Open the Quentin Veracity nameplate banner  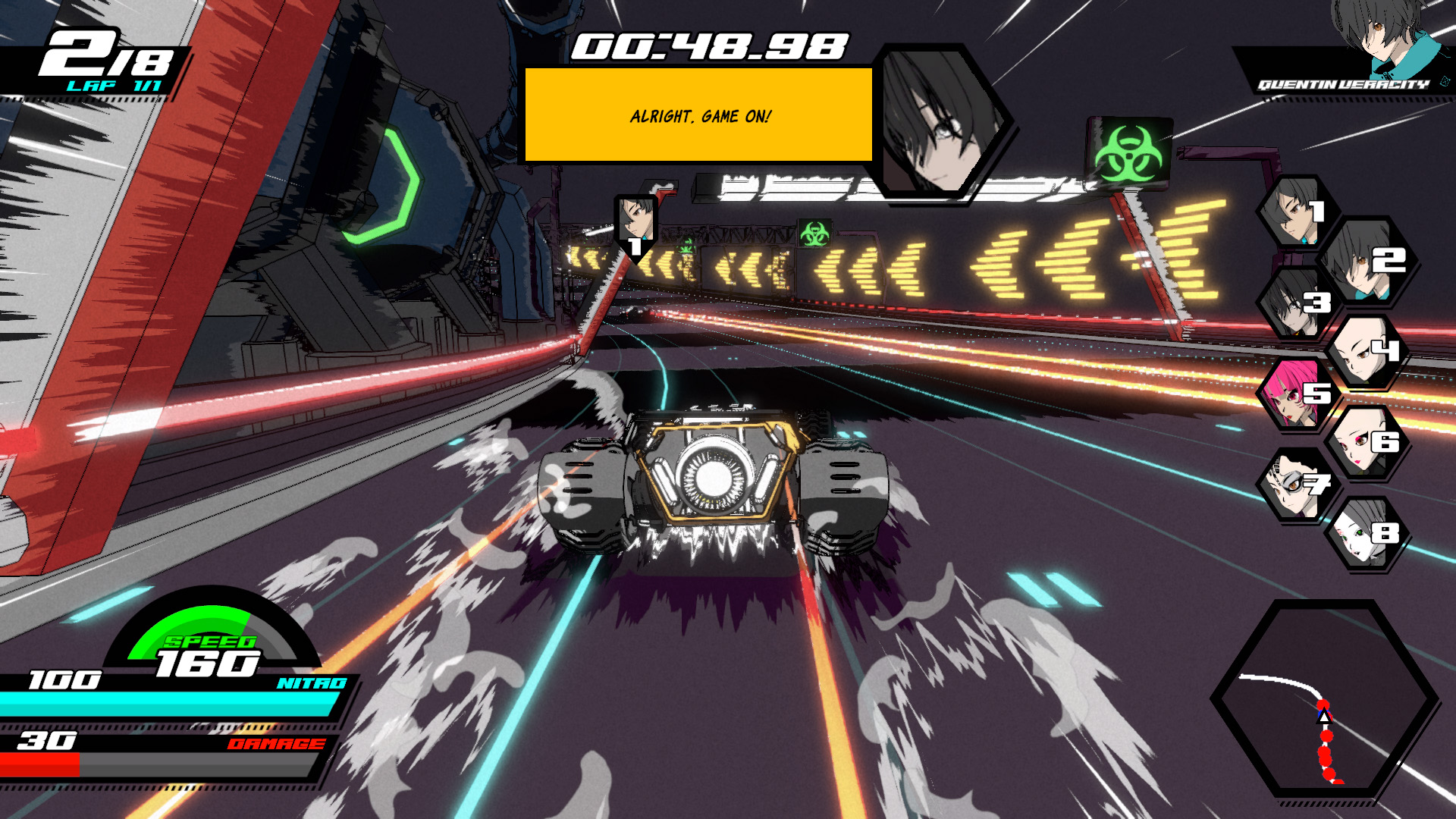(x=1342, y=86)
